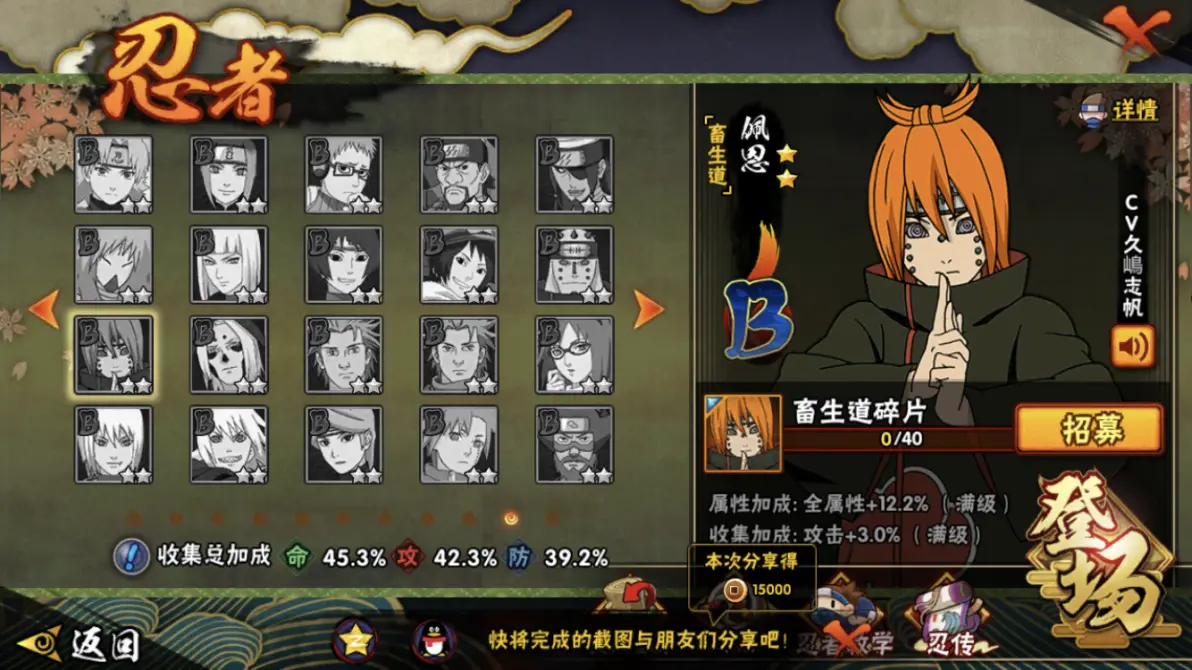This screenshot has width=1192, height=670.
Task: Select the skull-faced ninja portrait
Action: (x=229, y=355)
